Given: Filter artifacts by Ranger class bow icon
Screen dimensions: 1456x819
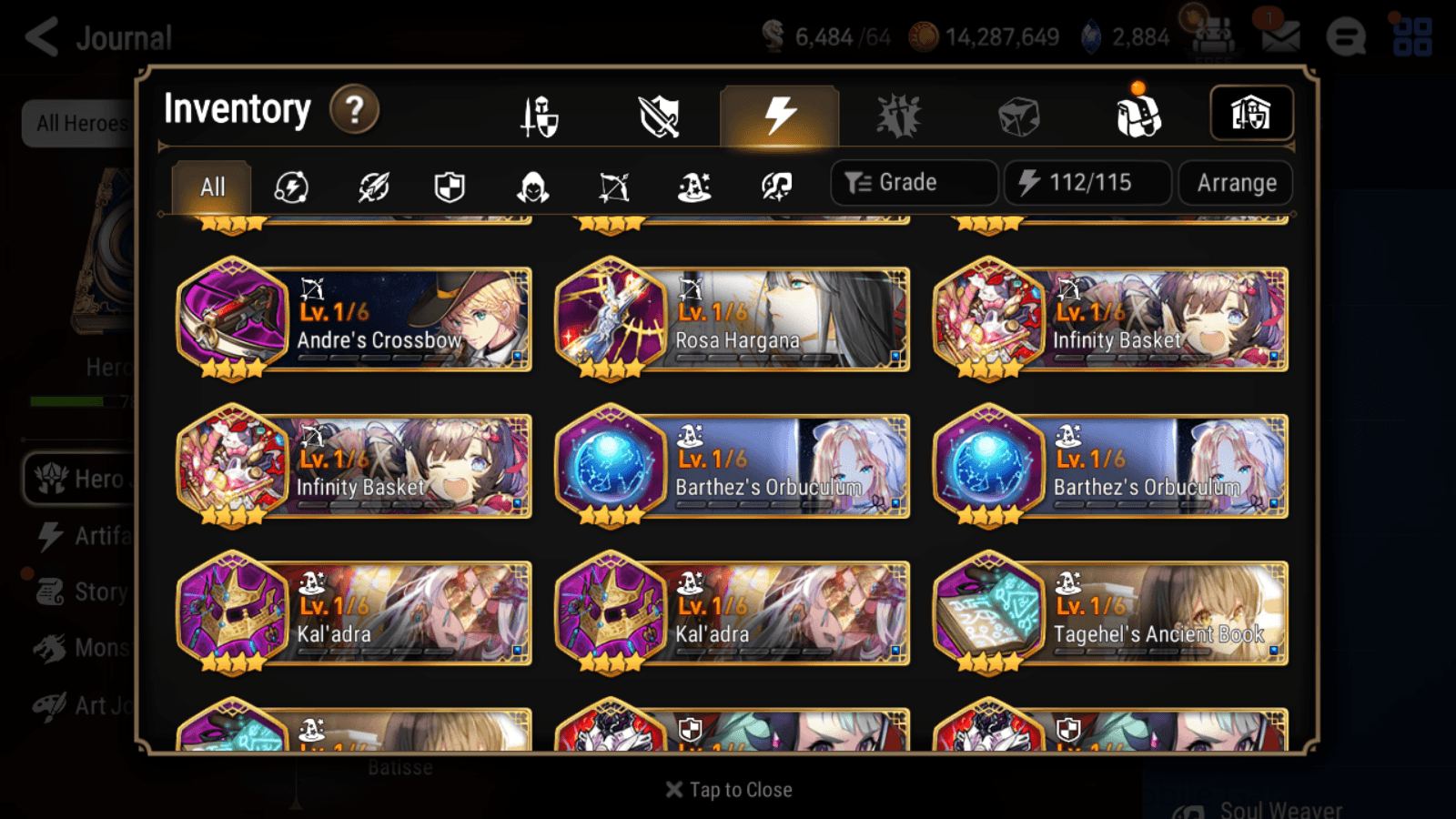Looking at the screenshot, I should 613,187.
